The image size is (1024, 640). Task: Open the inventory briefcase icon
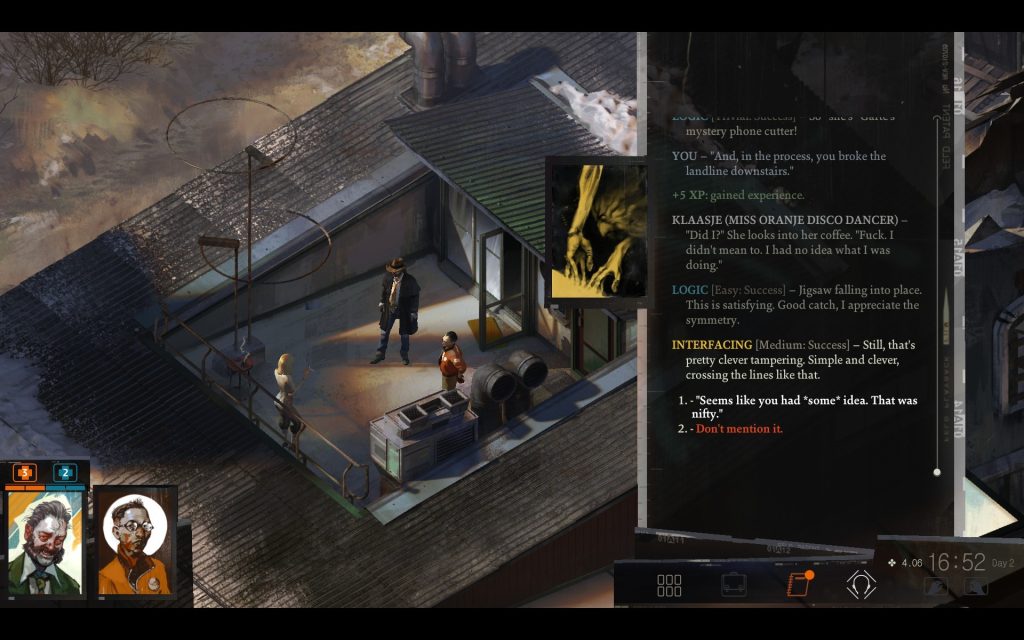(x=734, y=586)
